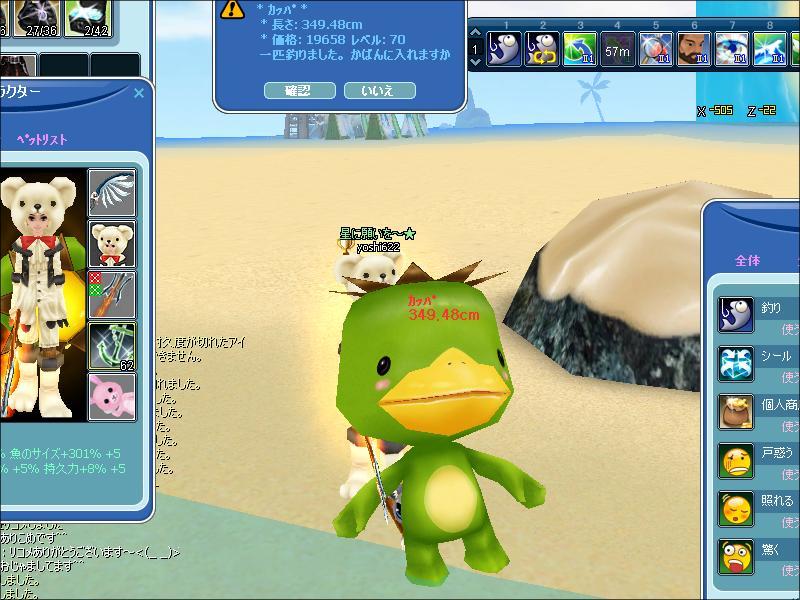Choose the 釣り action in the list

tap(736, 314)
